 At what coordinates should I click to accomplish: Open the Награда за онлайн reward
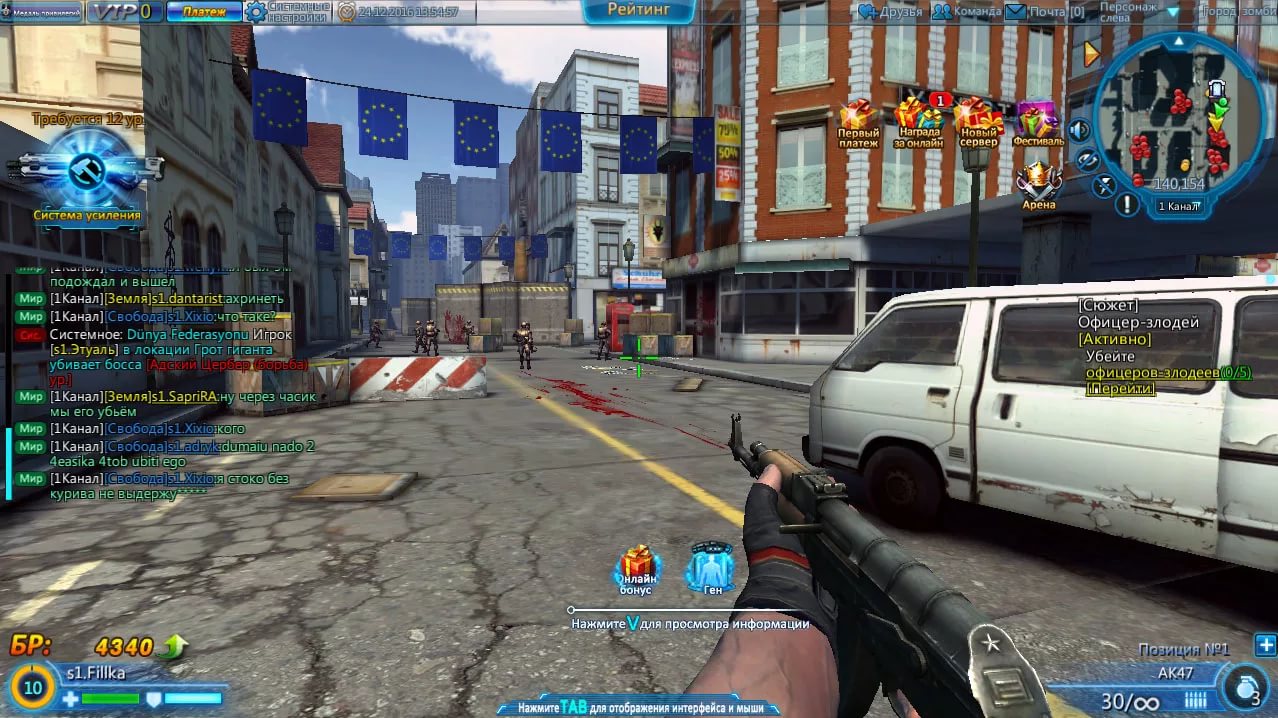(x=918, y=123)
